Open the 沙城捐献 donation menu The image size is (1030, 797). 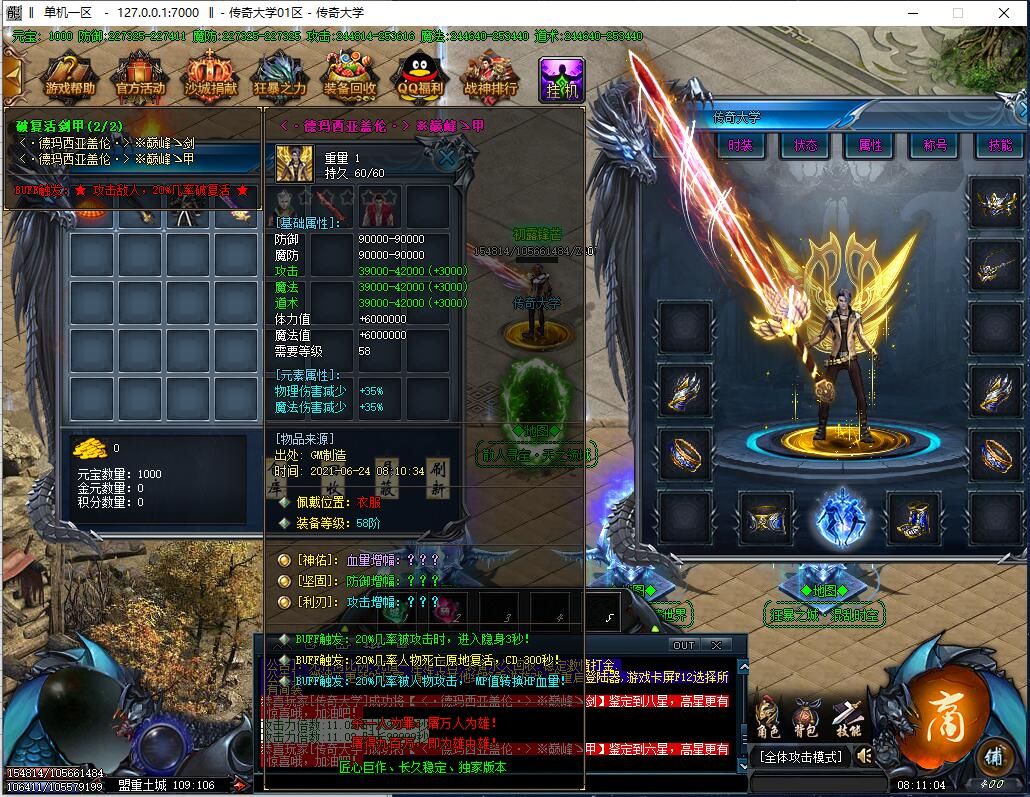coord(211,77)
